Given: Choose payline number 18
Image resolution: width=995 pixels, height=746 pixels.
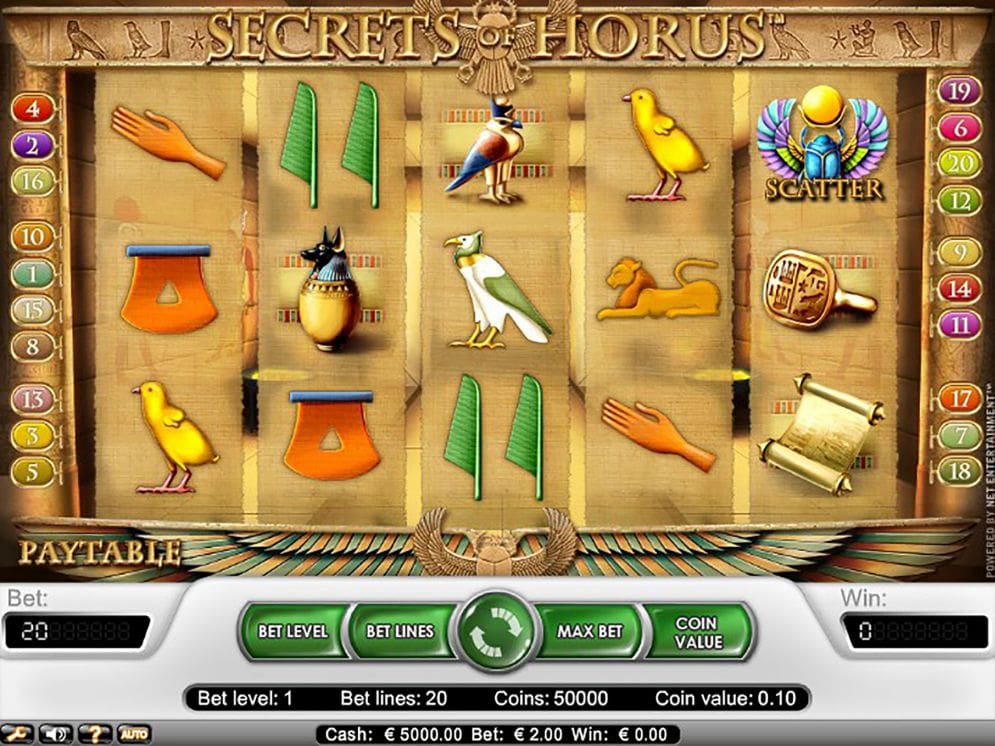Looking at the screenshot, I should (x=959, y=471).
